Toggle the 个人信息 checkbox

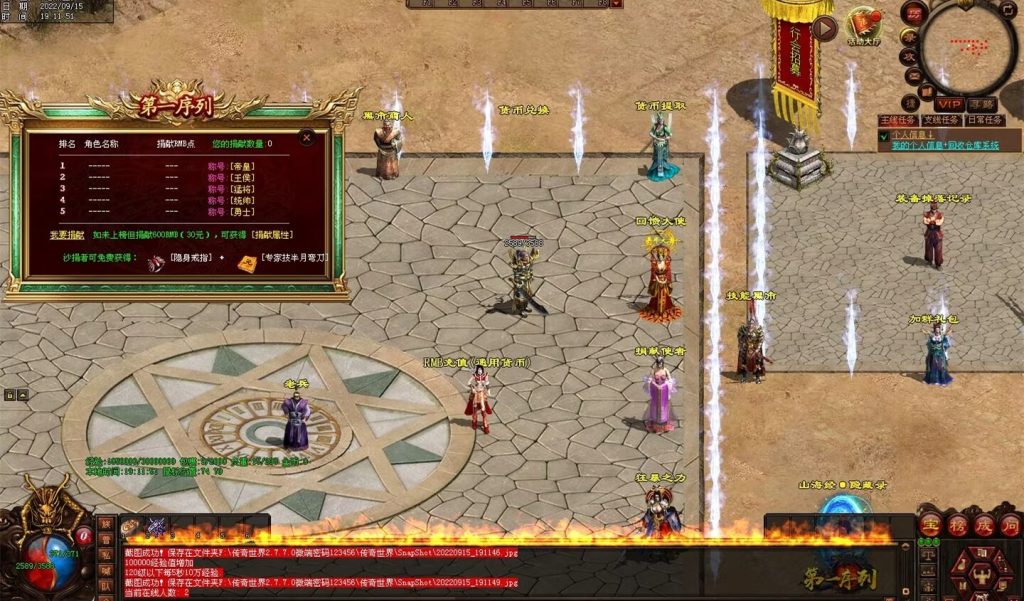[x=884, y=135]
